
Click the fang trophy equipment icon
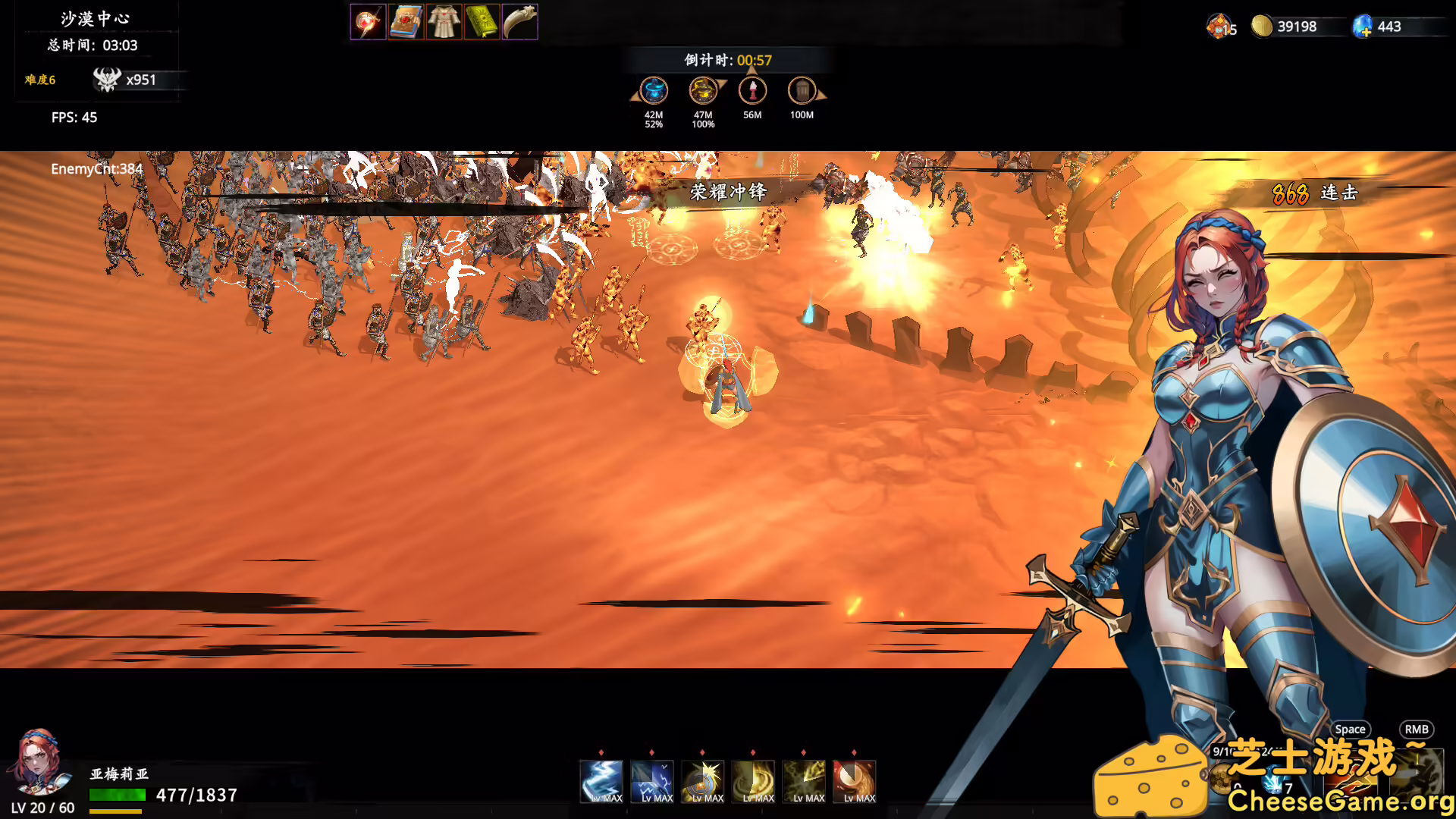pyautogui.click(x=520, y=21)
